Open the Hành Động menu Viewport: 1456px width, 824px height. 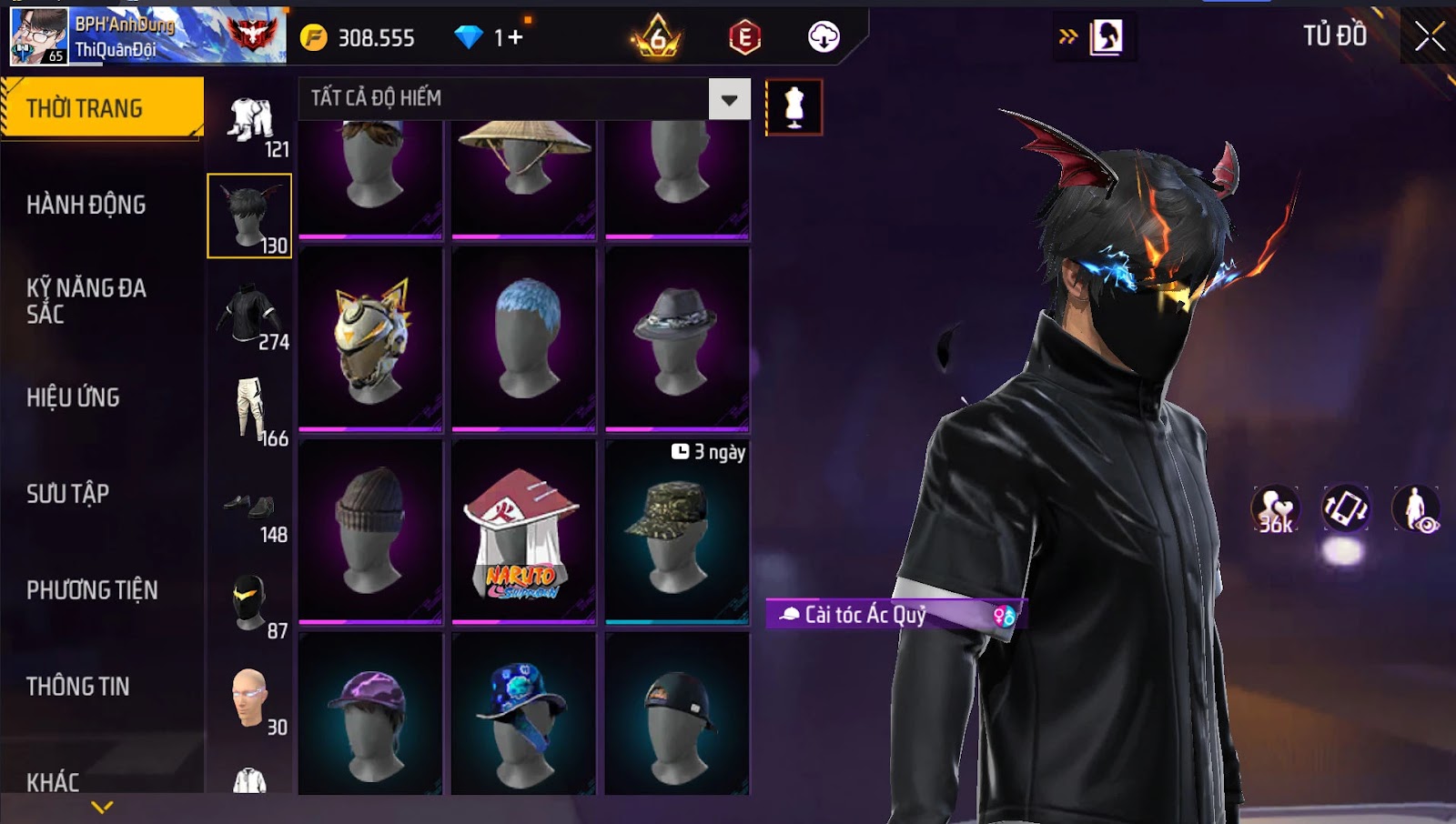pyautogui.click(x=86, y=205)
